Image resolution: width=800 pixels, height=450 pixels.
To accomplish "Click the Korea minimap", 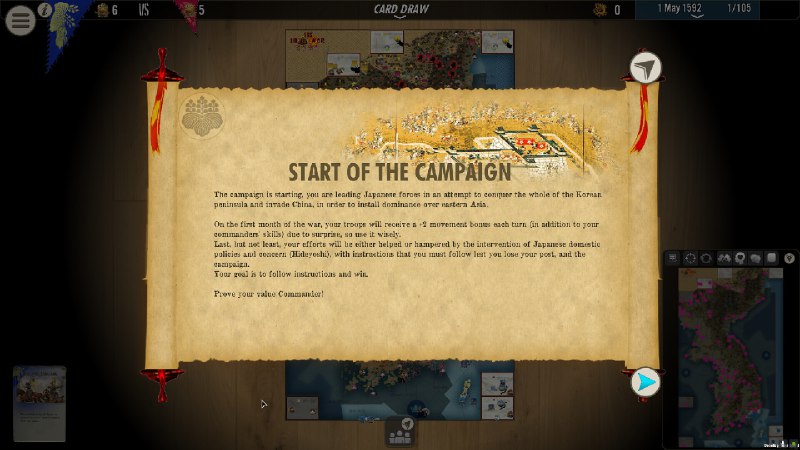I will click(732, 355).
